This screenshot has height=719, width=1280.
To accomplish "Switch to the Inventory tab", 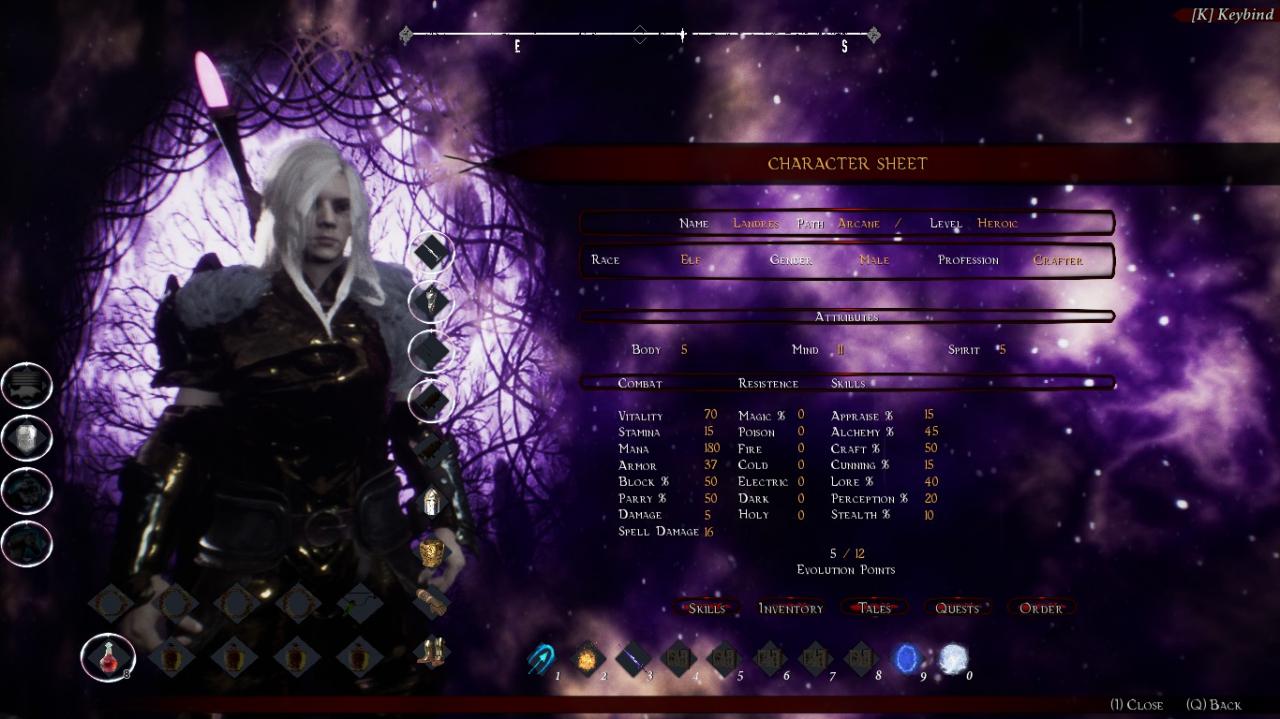I will (790, 608).
